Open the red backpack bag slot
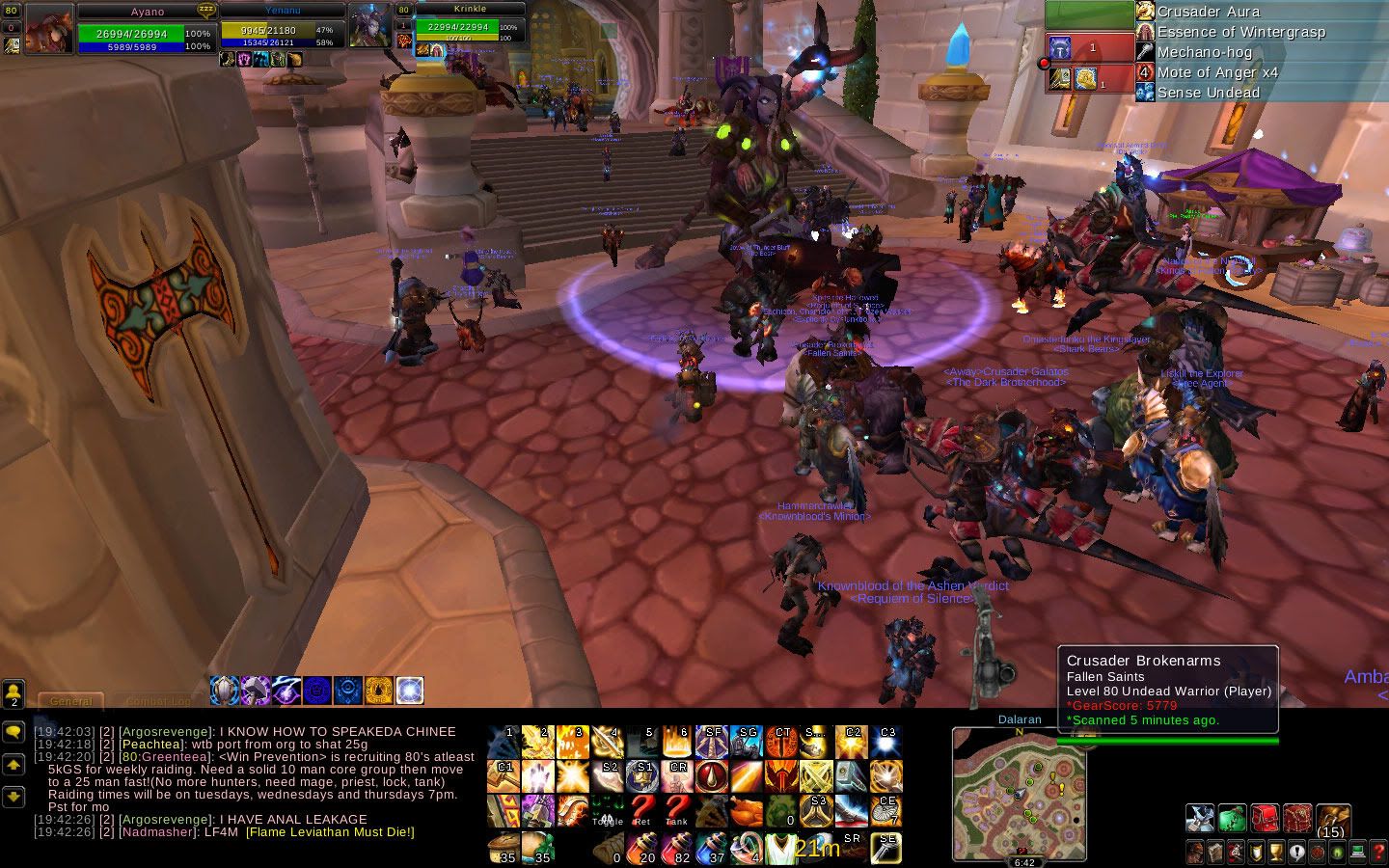Viewport: 1389px width, 868px height. (x=1265, y=818)
